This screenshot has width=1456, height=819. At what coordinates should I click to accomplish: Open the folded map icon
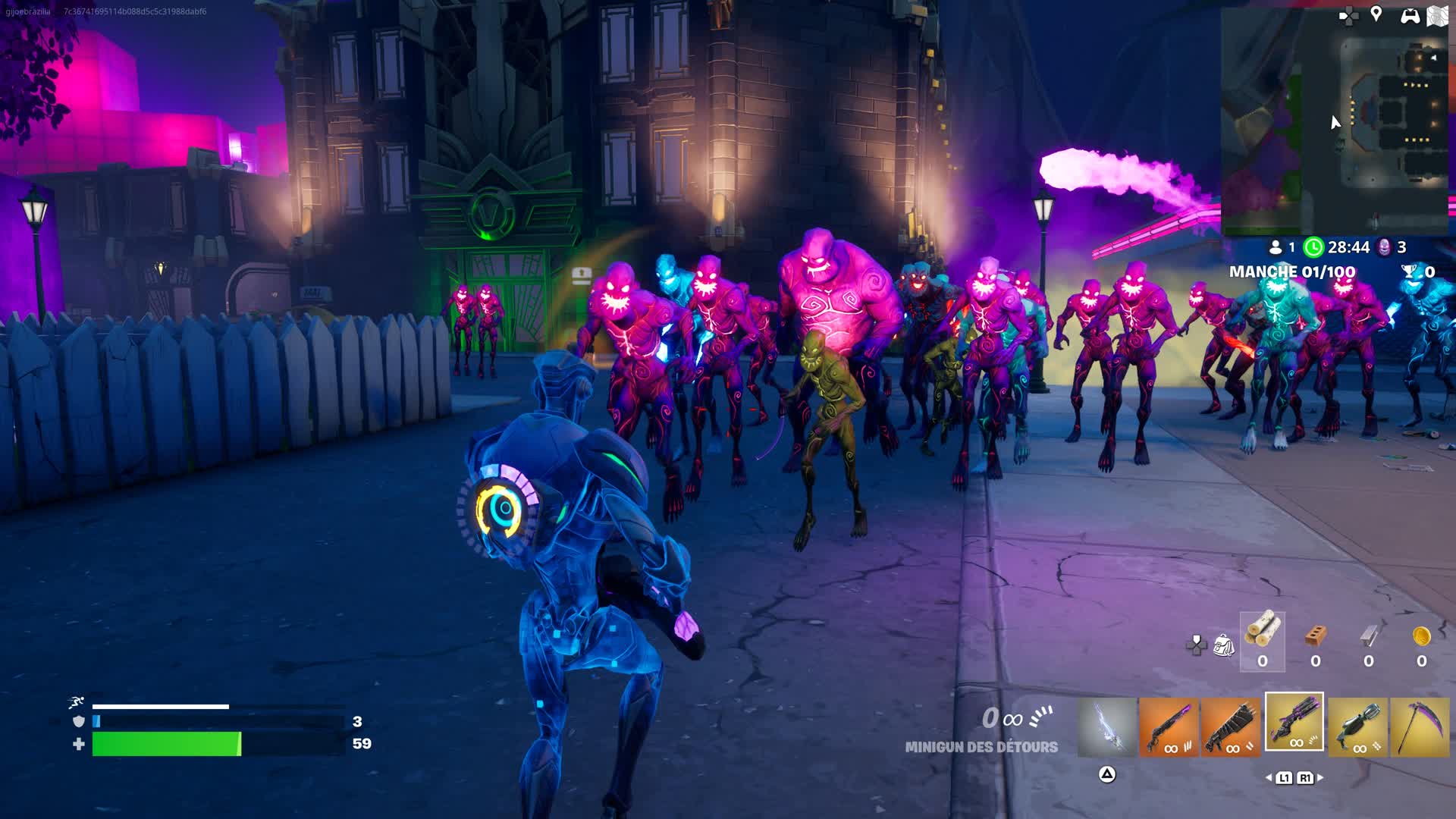[x=1437, y=16]
